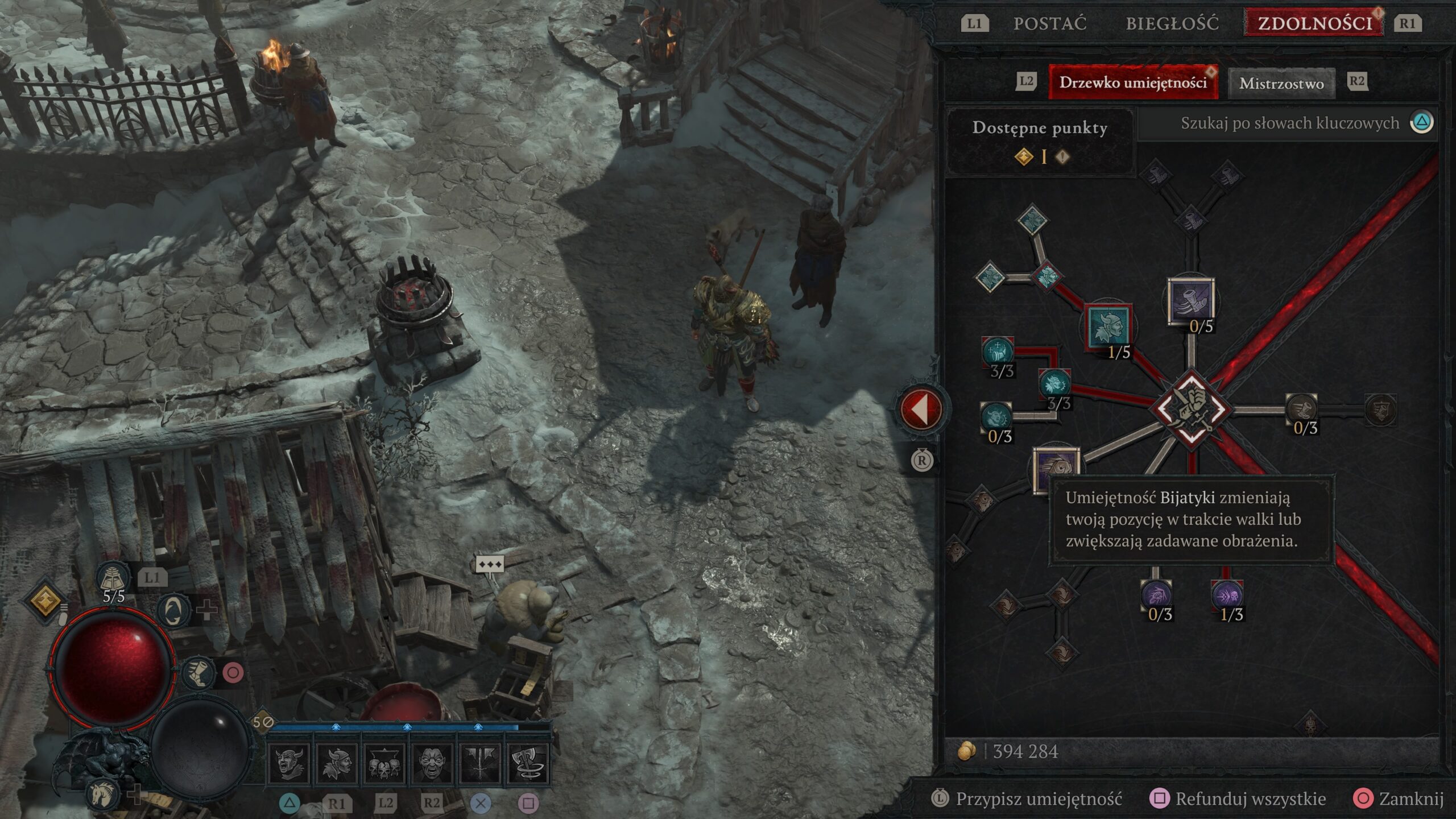Viewport: 1456px width, 819px height.
Task: Choose the teal horned-helmet skill at 1/5
Action: [x=1107, y=326]
